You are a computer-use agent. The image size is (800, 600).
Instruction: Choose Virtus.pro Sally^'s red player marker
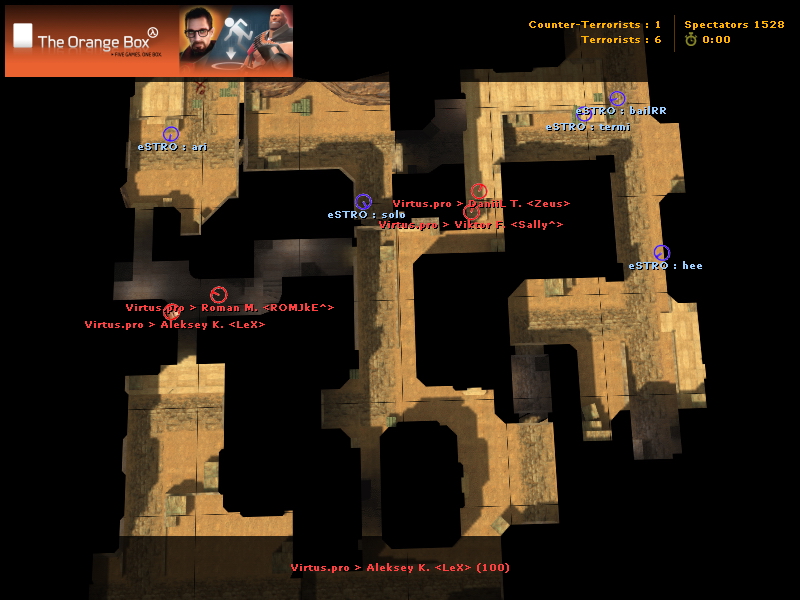click(471, 213)
